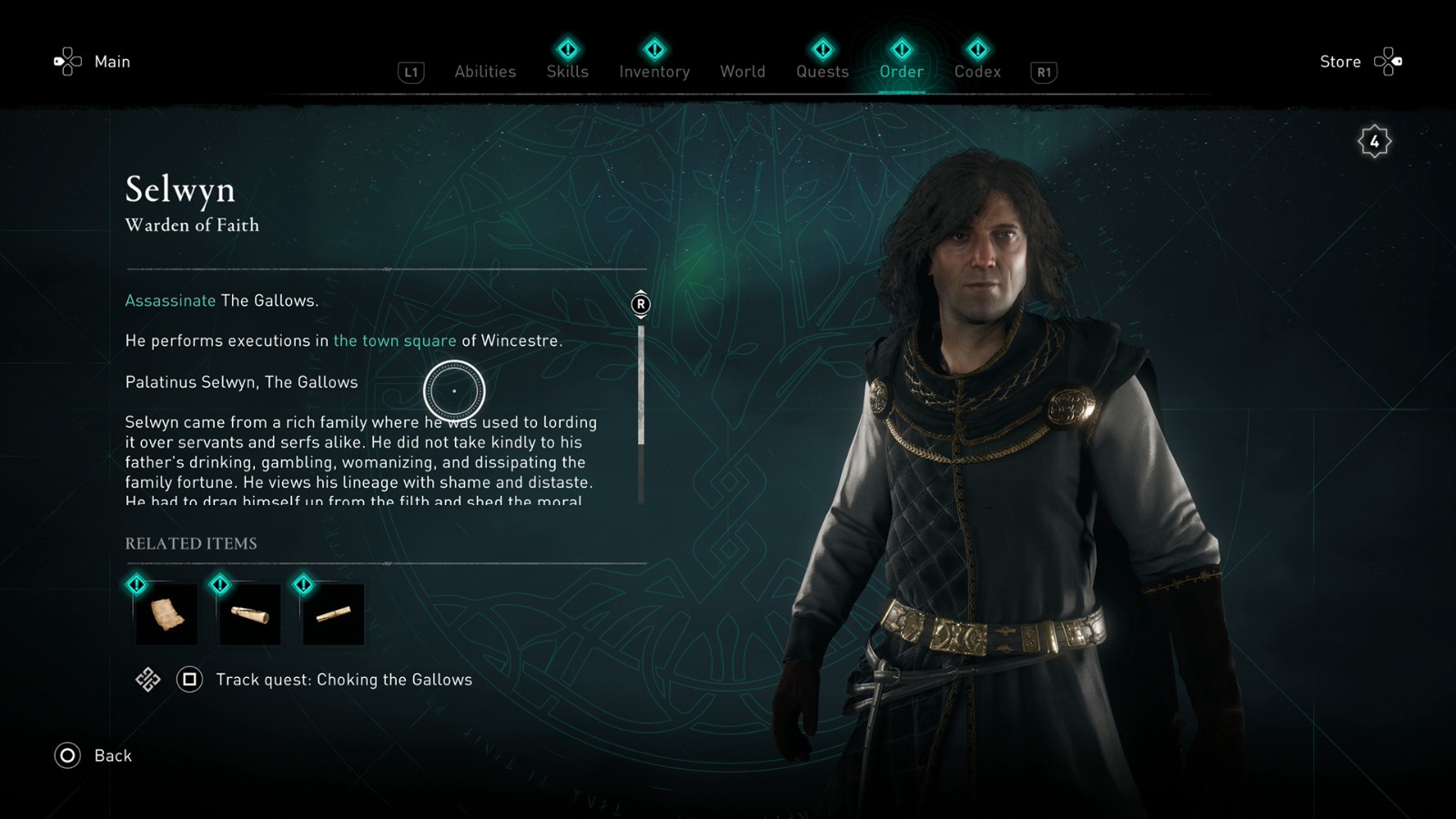The width and height of the screenshot is (1456, 819).
Task: Toggle the diamond badge on first related item
Action: (137, 585)
